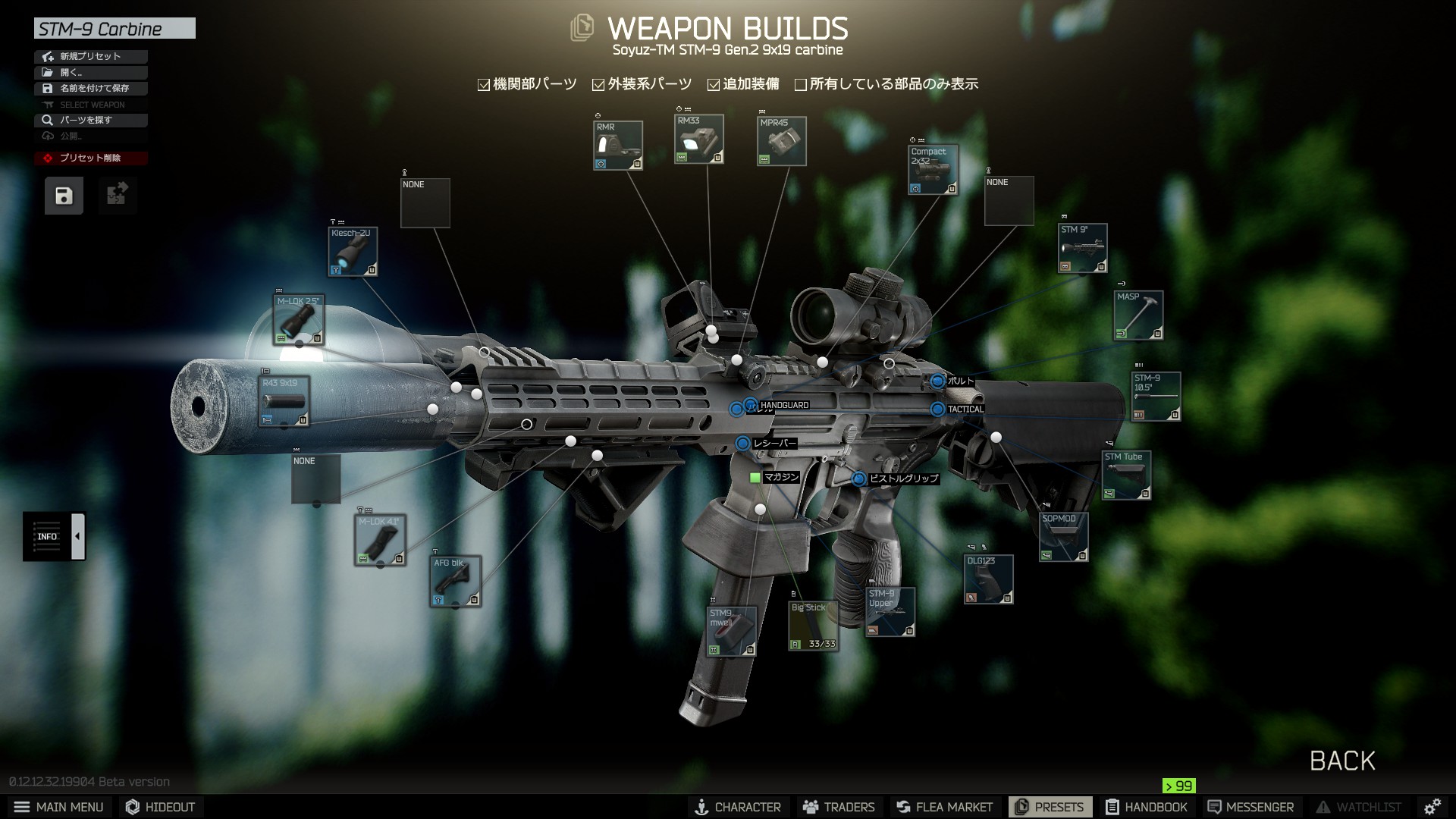Go to the Traders screen
Screen dimensions: 1456x819
tap(839, 807)
